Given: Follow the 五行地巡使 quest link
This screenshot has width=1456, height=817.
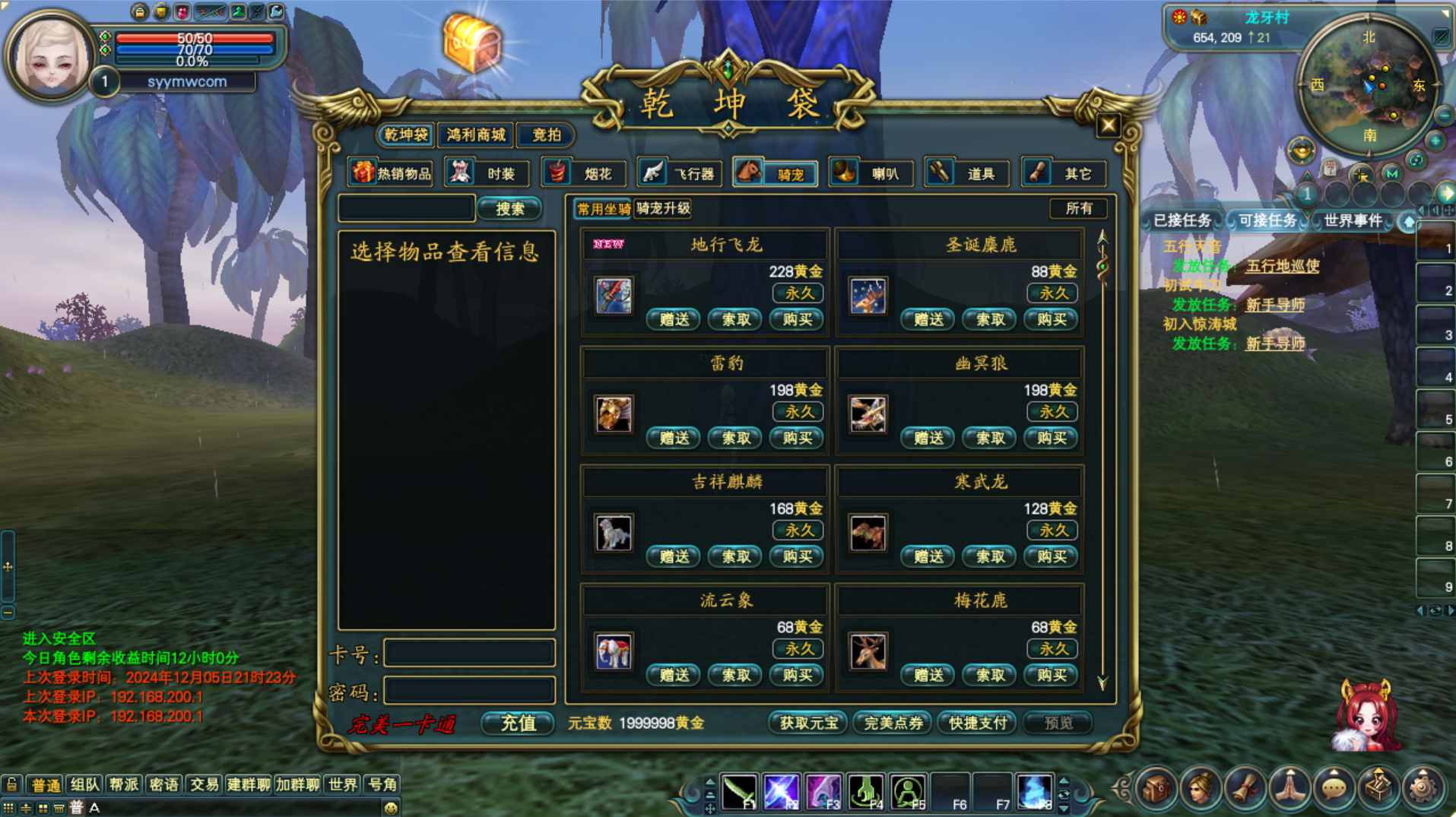Looking at the screenshot, I should click(x=1283, y=266).
